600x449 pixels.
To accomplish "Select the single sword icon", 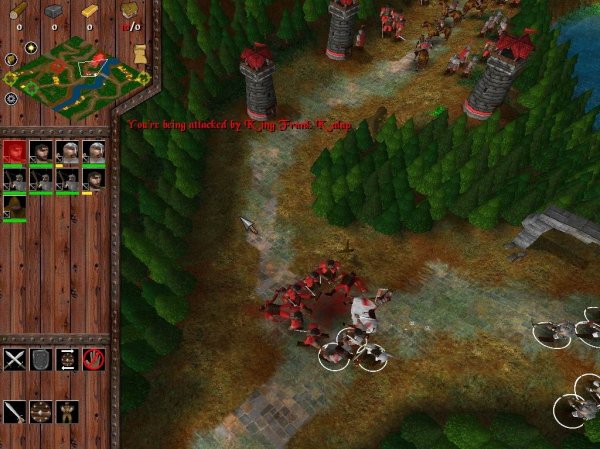I will click(14, 411).
